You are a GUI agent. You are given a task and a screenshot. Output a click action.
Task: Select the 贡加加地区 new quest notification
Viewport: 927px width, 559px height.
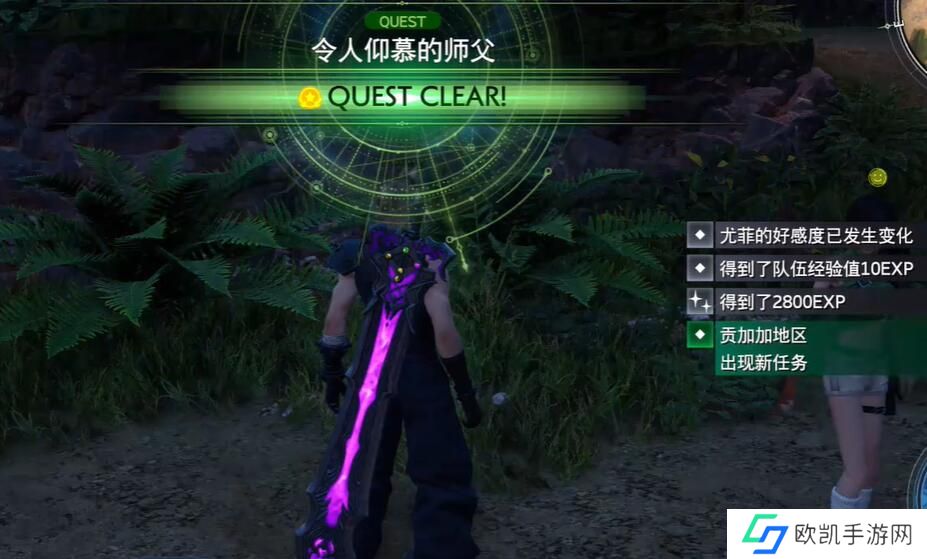[805, 348]
